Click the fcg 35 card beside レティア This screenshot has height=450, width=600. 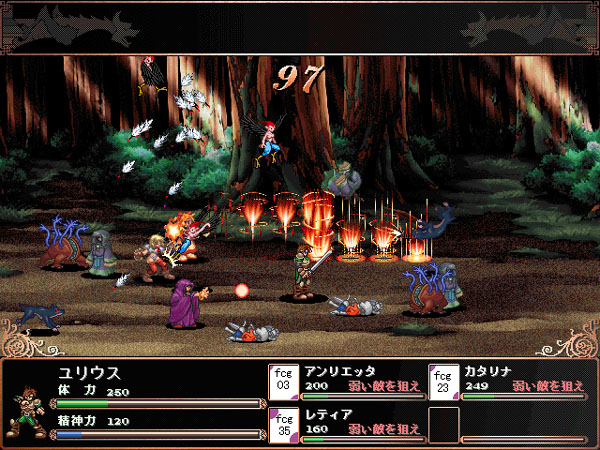tap(283, 422)
